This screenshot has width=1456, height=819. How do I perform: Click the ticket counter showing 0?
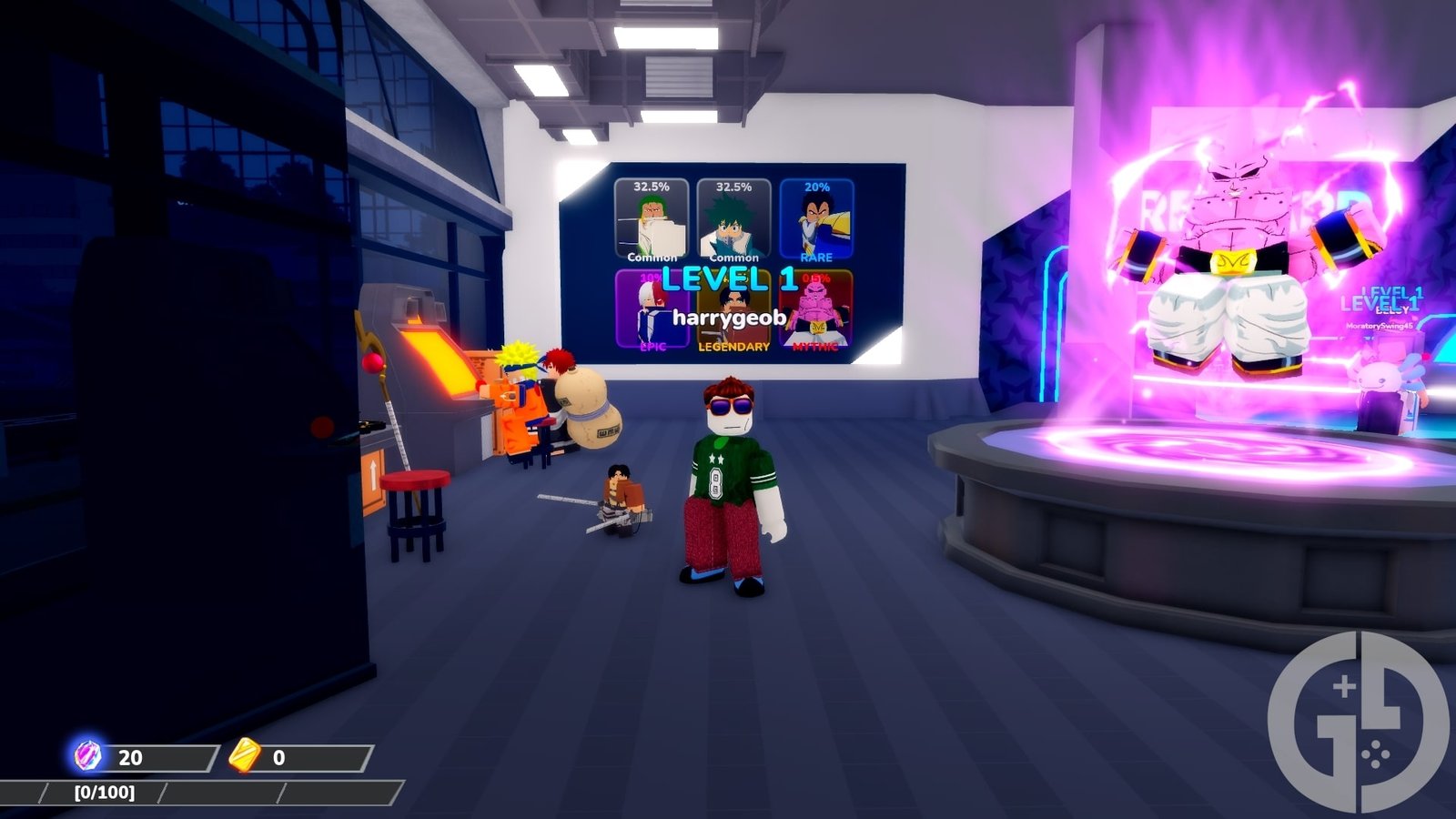279,754
